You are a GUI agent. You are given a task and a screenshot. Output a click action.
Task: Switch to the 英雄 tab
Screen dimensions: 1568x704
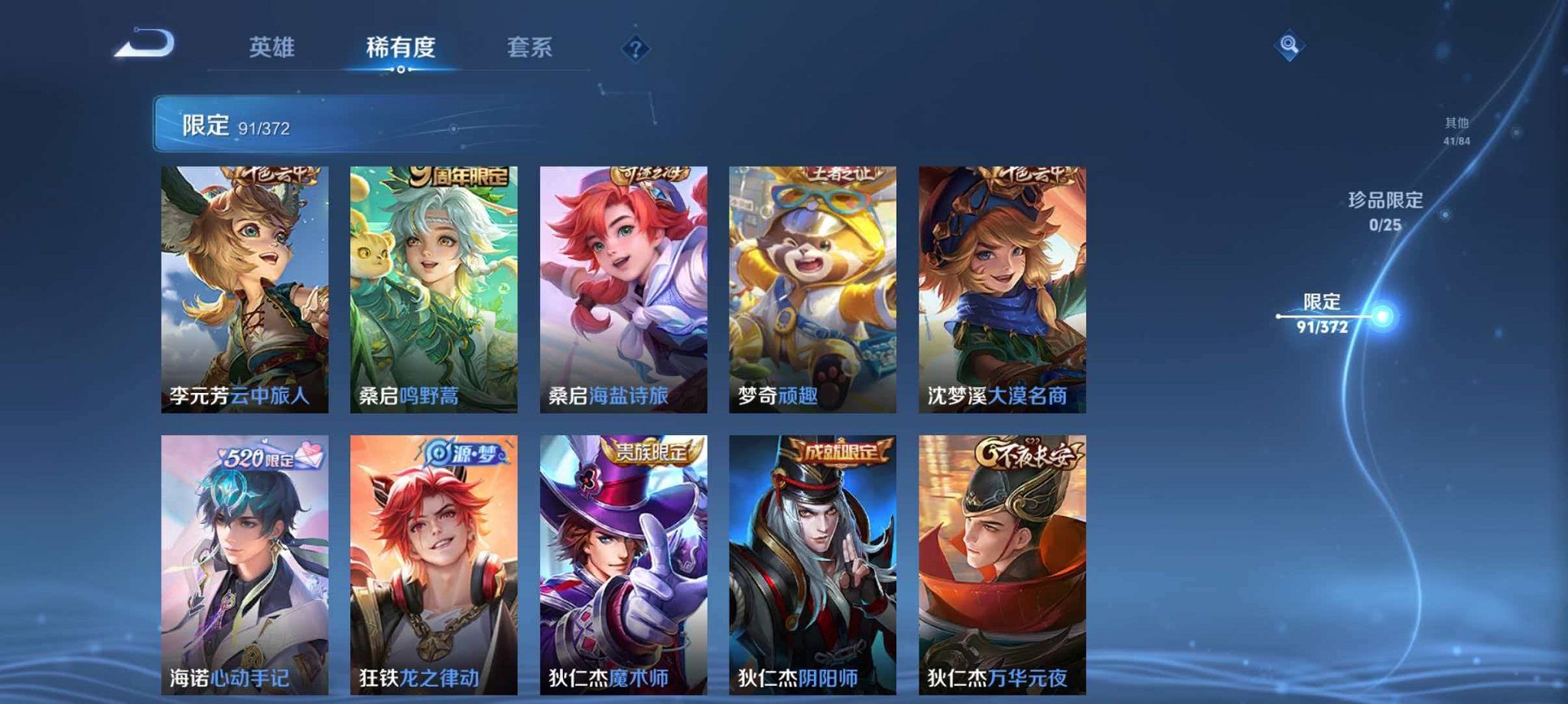click(x=274, y=47)
